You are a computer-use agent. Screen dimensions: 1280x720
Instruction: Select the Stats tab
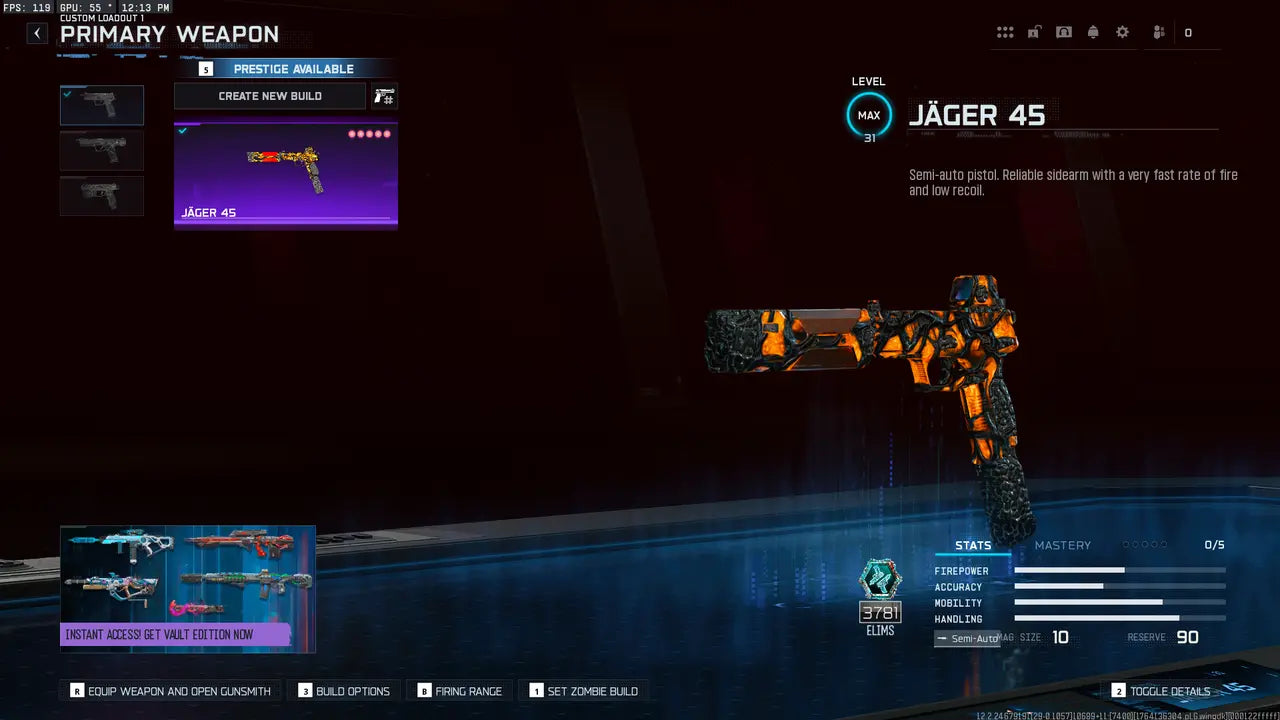[972, 545]
